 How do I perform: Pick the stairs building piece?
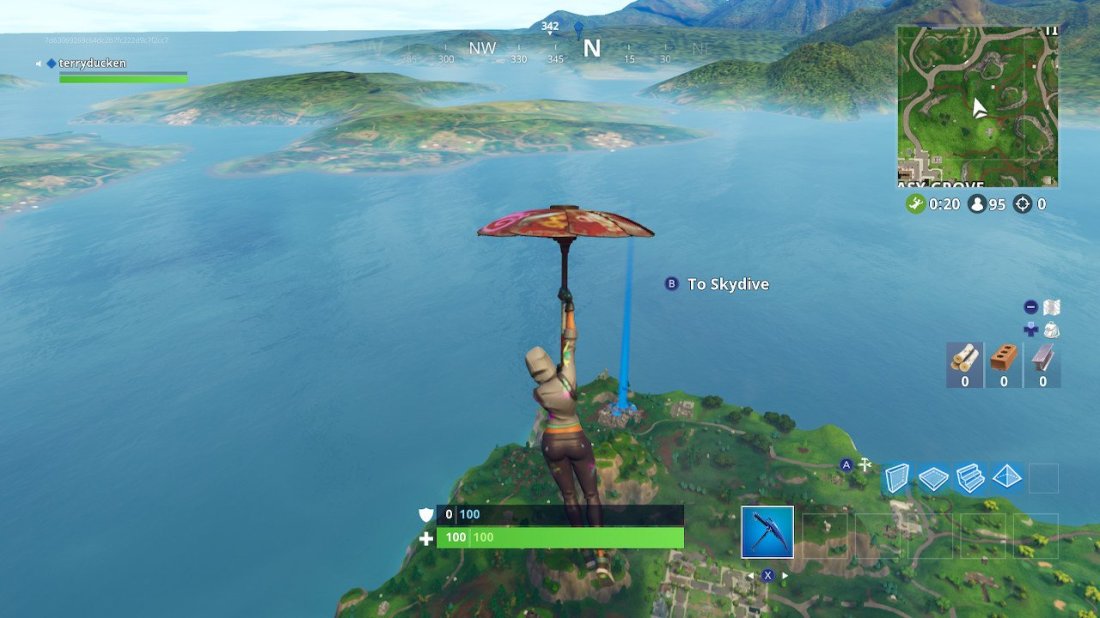970,478
